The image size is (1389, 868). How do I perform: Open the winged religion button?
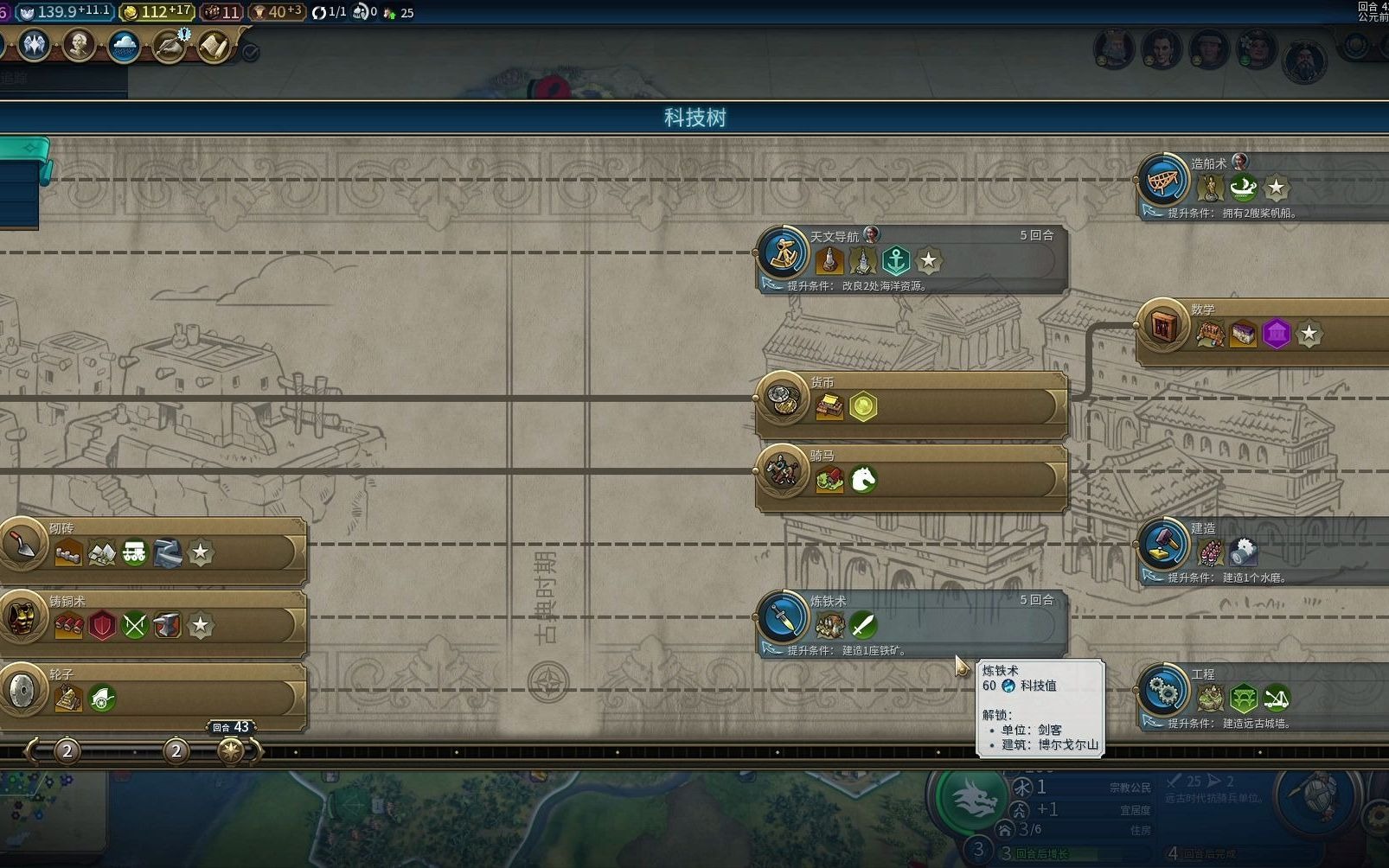[35, 45]
